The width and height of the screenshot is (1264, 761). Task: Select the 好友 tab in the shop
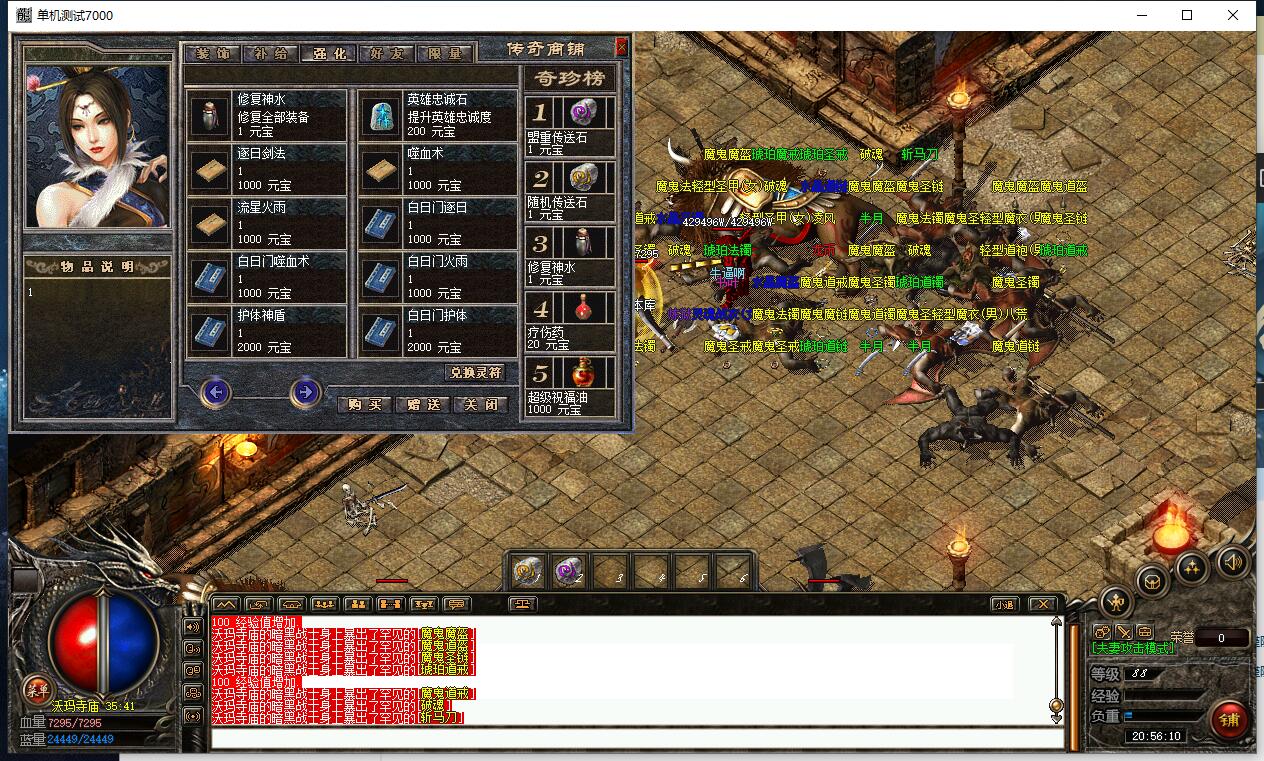pos(387,54)
